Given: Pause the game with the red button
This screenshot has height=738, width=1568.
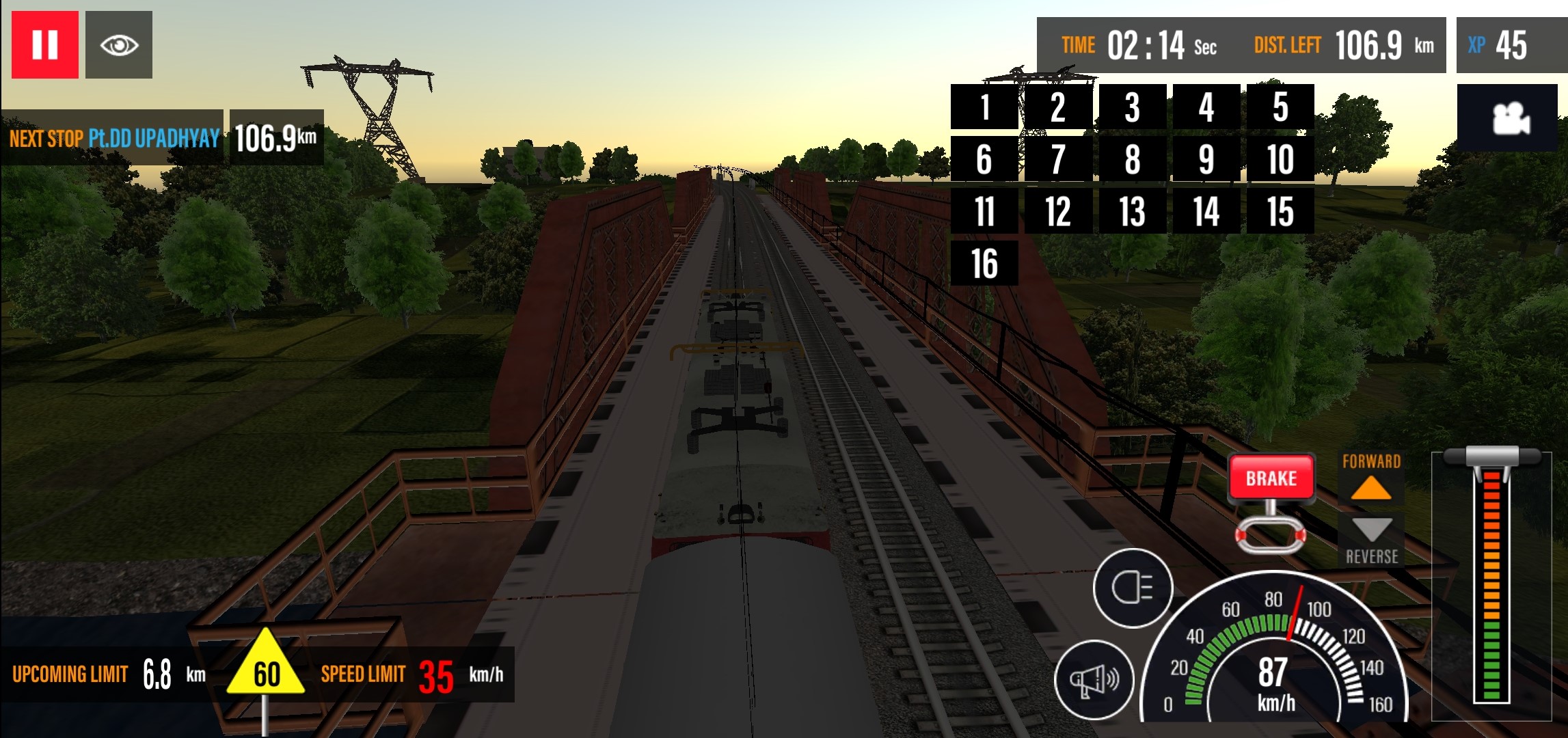Looking at the screenshot, I should (45, 45).
